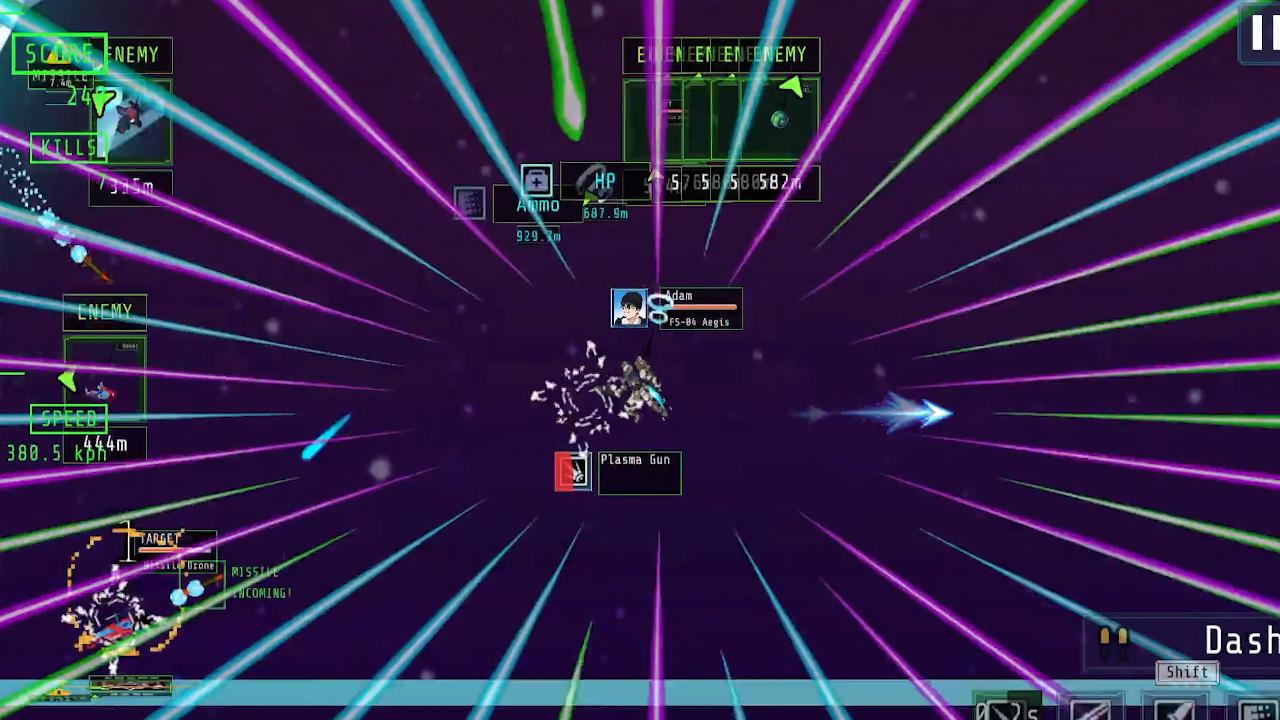Click the KILLS counter label
Image resolution: width=1280 pixels, height=720 pixels.
[x=68, y=147]
